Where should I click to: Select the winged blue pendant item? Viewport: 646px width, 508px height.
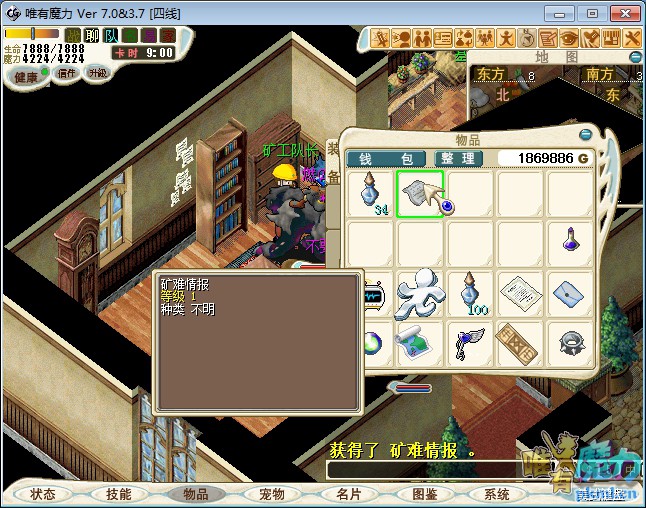coord(471,342)
